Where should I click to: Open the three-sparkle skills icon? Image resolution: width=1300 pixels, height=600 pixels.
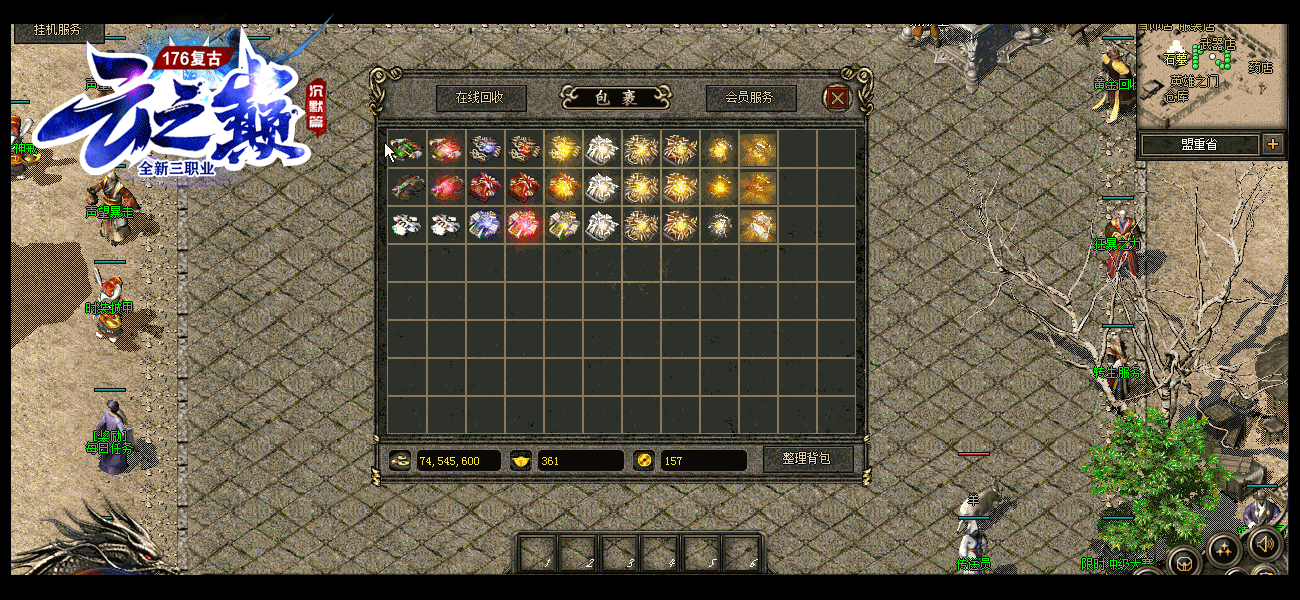[x=1224, y=549]
